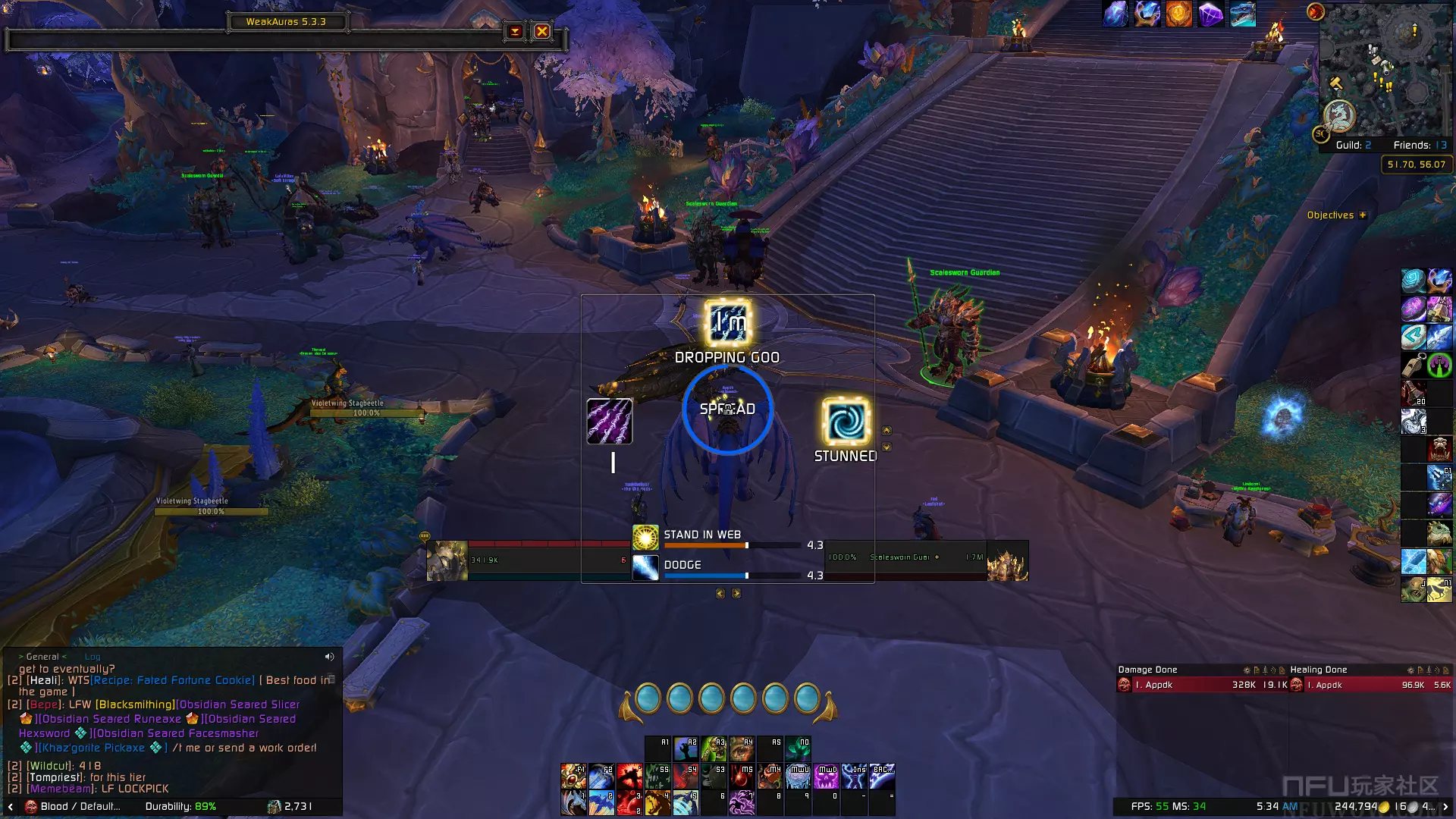This screenshot has width=1456, height=819.
Task: Activate the F1 ability icon
Action: (x=574, y=776)
